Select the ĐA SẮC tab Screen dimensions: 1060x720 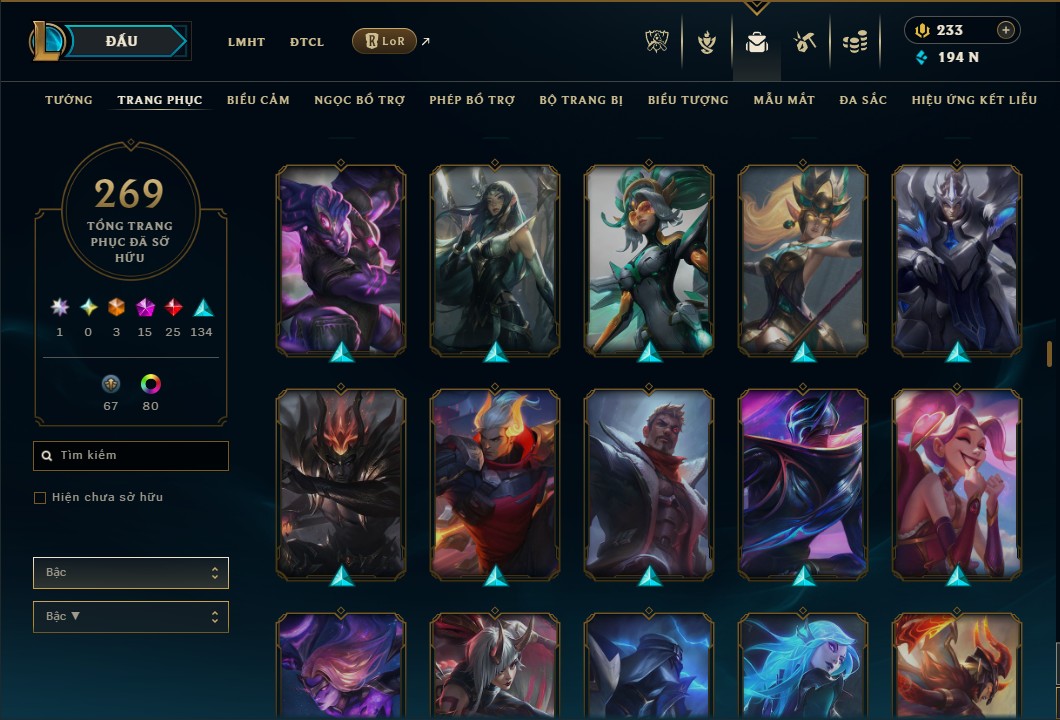click(x=863, y=100)
